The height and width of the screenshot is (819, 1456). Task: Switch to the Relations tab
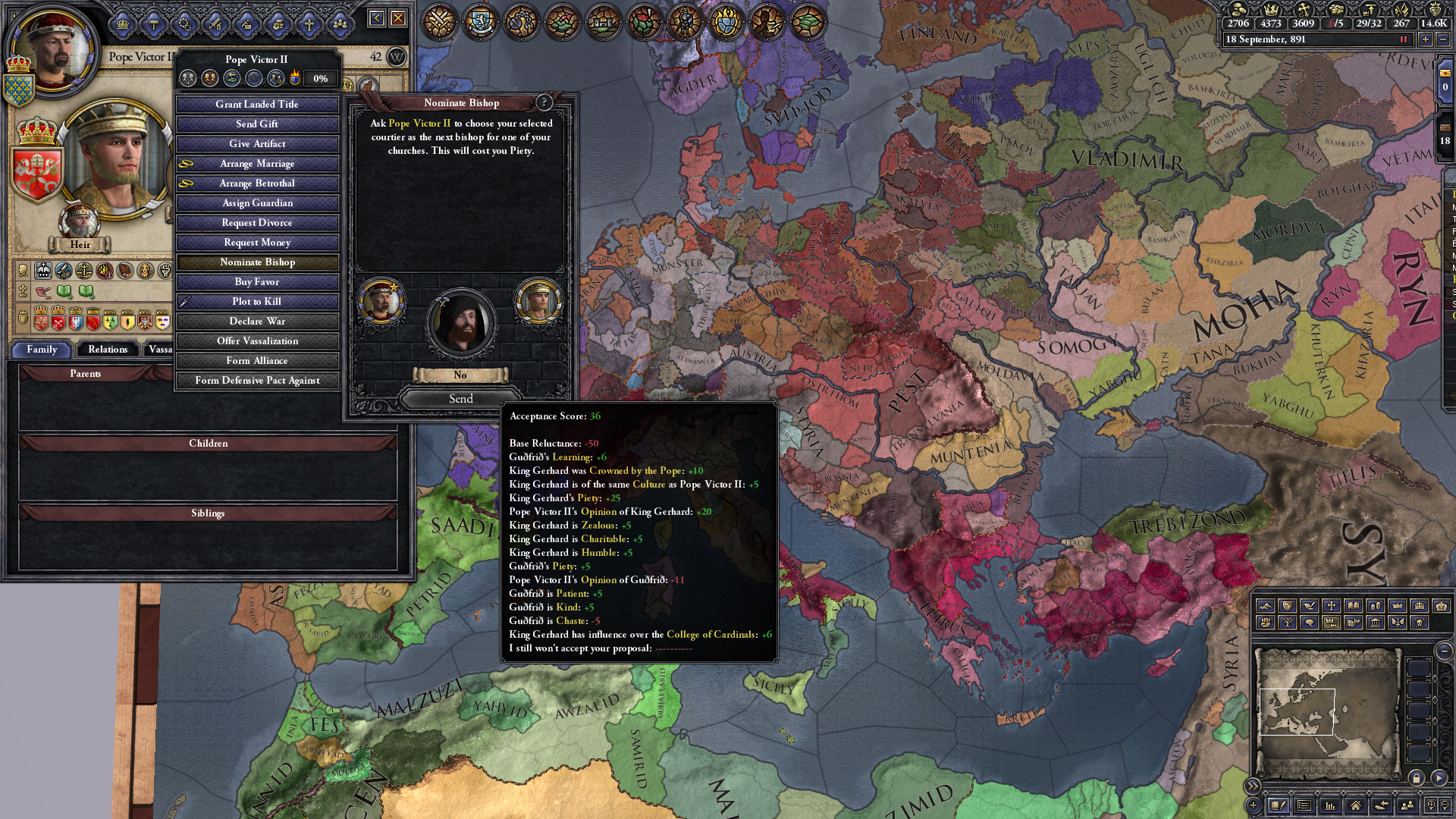(x=107, y=350)
